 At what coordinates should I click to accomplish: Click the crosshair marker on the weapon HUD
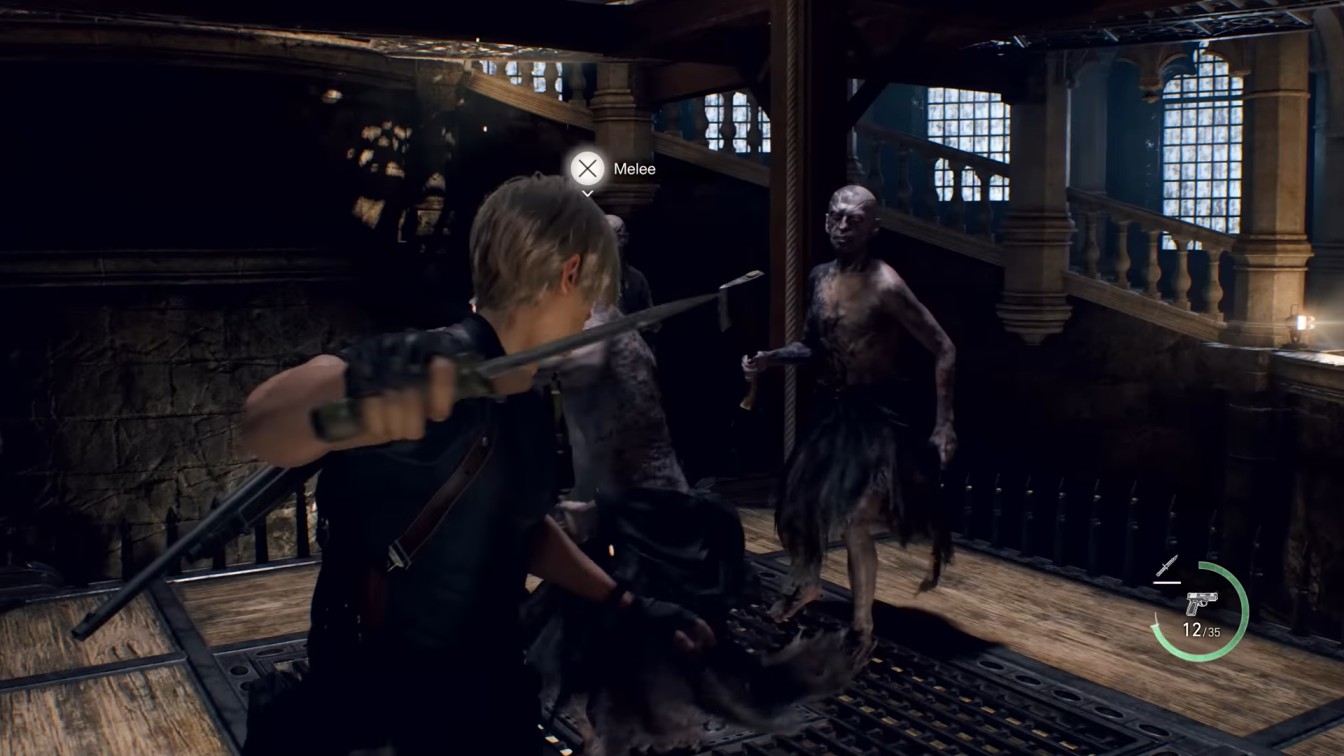tap(1167, 565)
